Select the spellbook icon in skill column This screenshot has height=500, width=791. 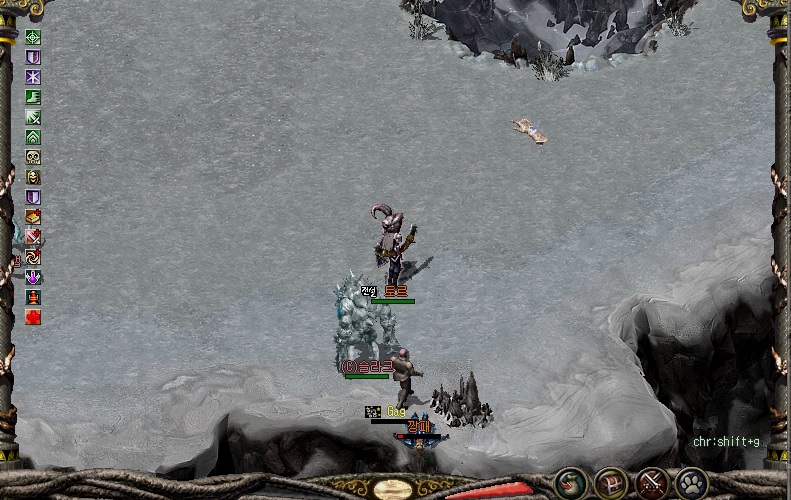coord(33,217)
